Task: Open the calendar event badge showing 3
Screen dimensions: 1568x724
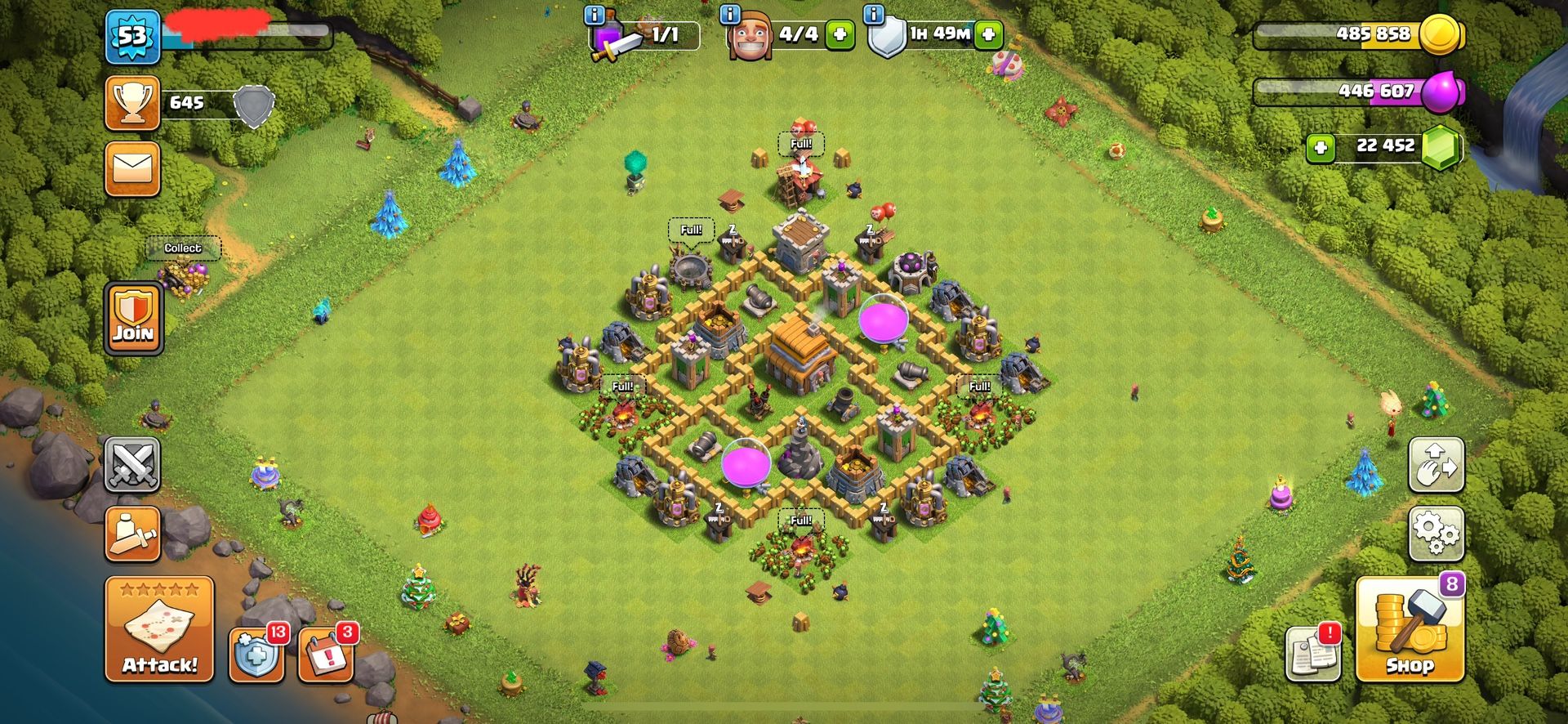Action: pyautogui.click(x=325, y=655)
